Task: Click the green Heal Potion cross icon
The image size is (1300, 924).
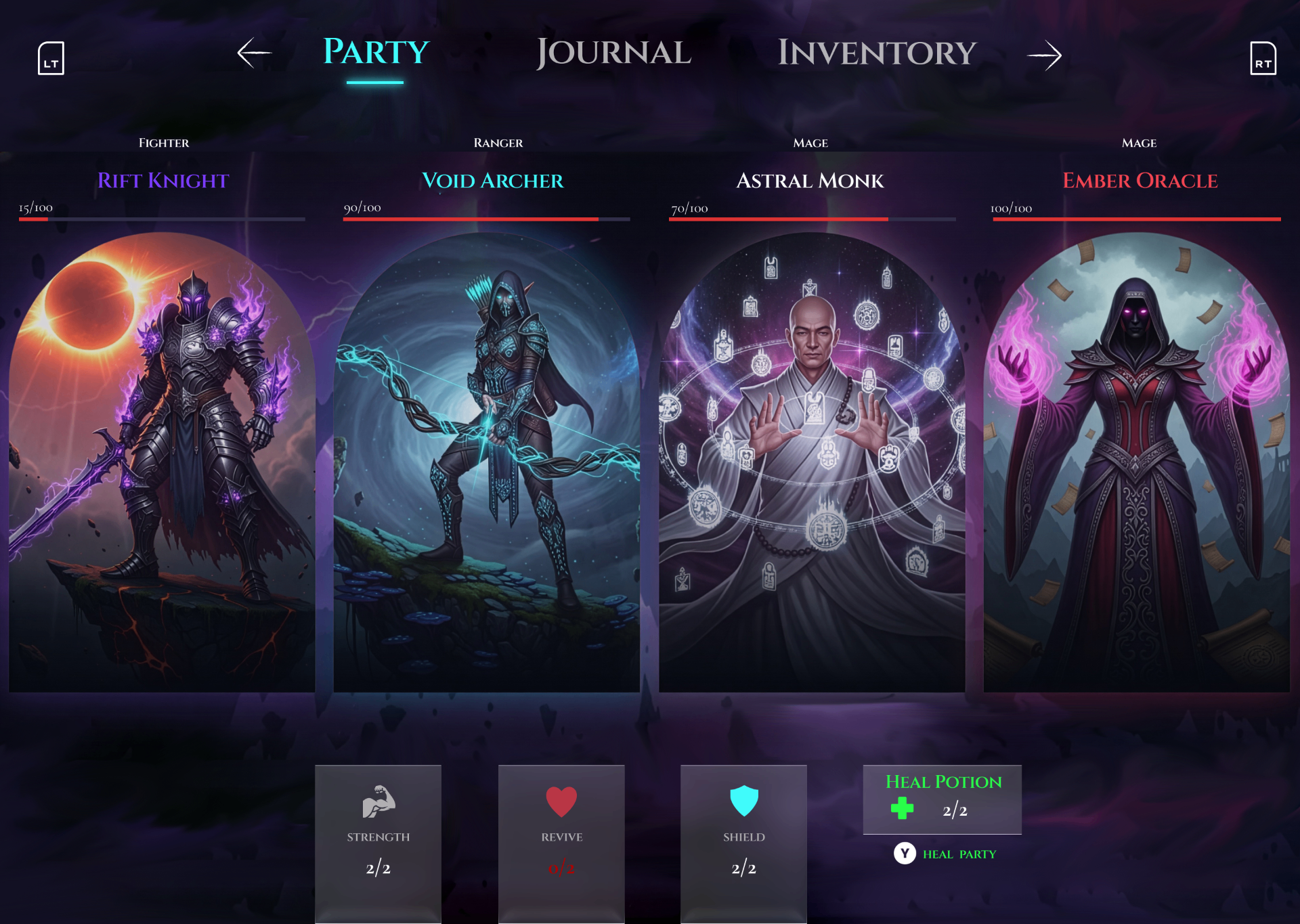Action: click(x=901, y=807)
